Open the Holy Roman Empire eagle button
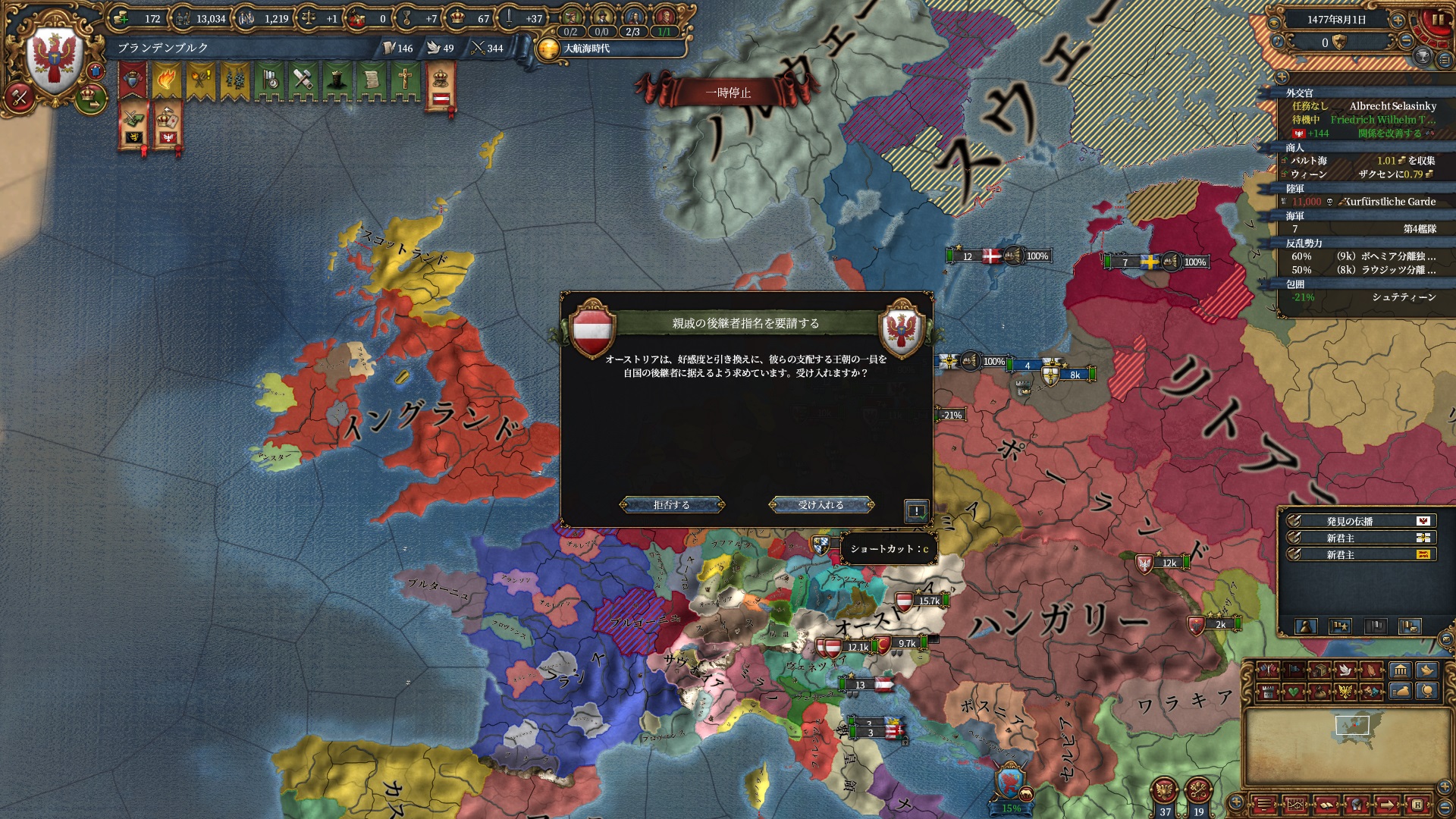1456x819 pixels. click(x=1164, y=791)
